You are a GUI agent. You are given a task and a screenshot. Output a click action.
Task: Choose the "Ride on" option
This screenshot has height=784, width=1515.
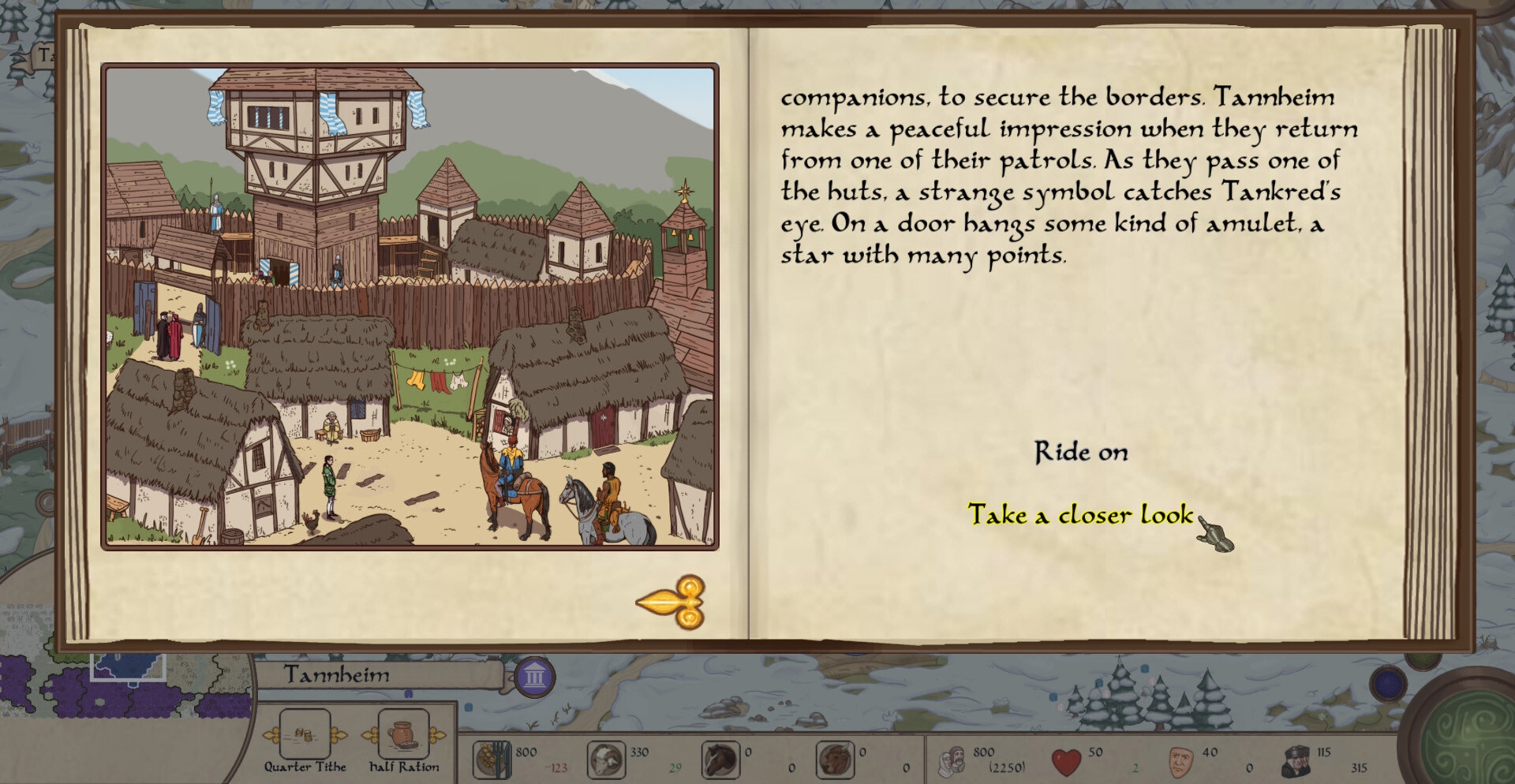tap(1081, 452)
